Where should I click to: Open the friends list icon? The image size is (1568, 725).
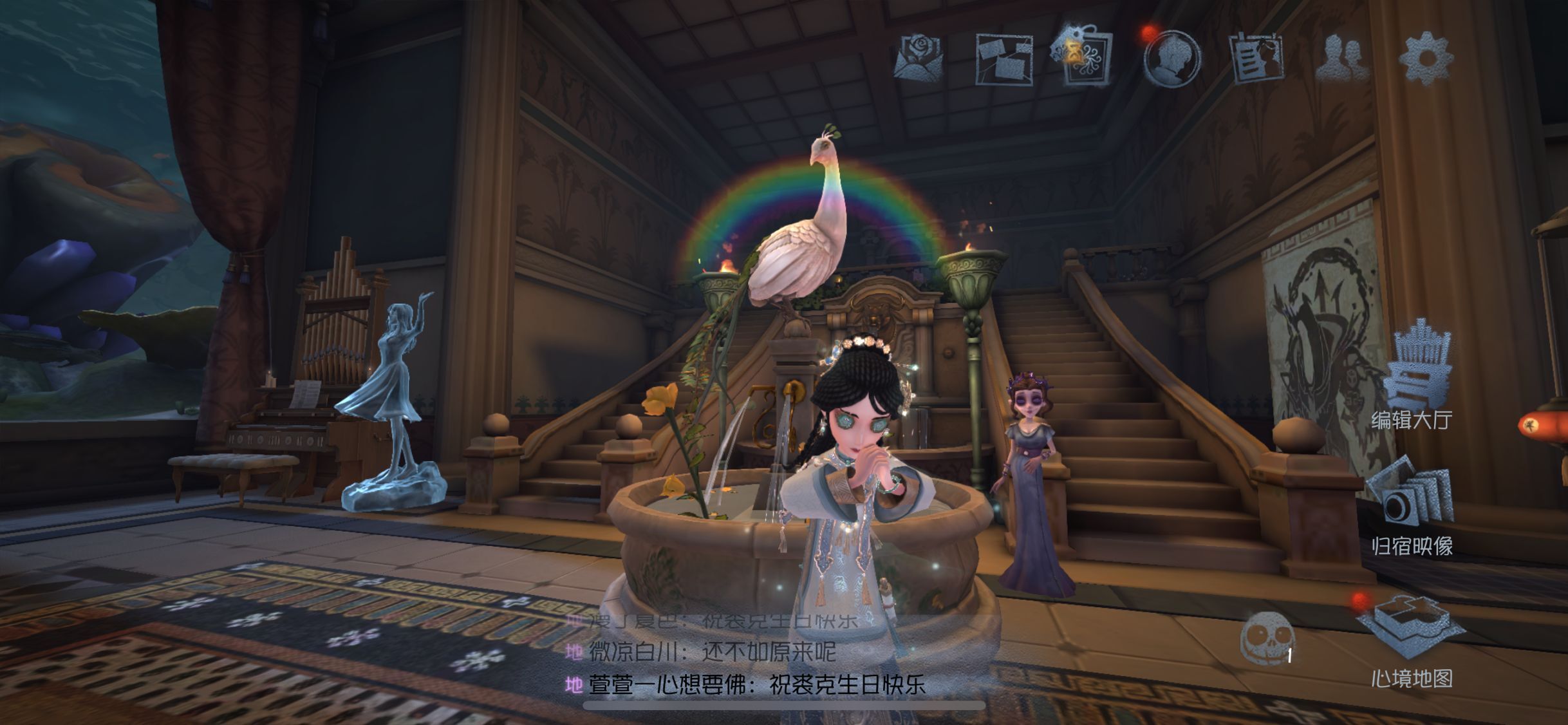tap(1341, 59)
